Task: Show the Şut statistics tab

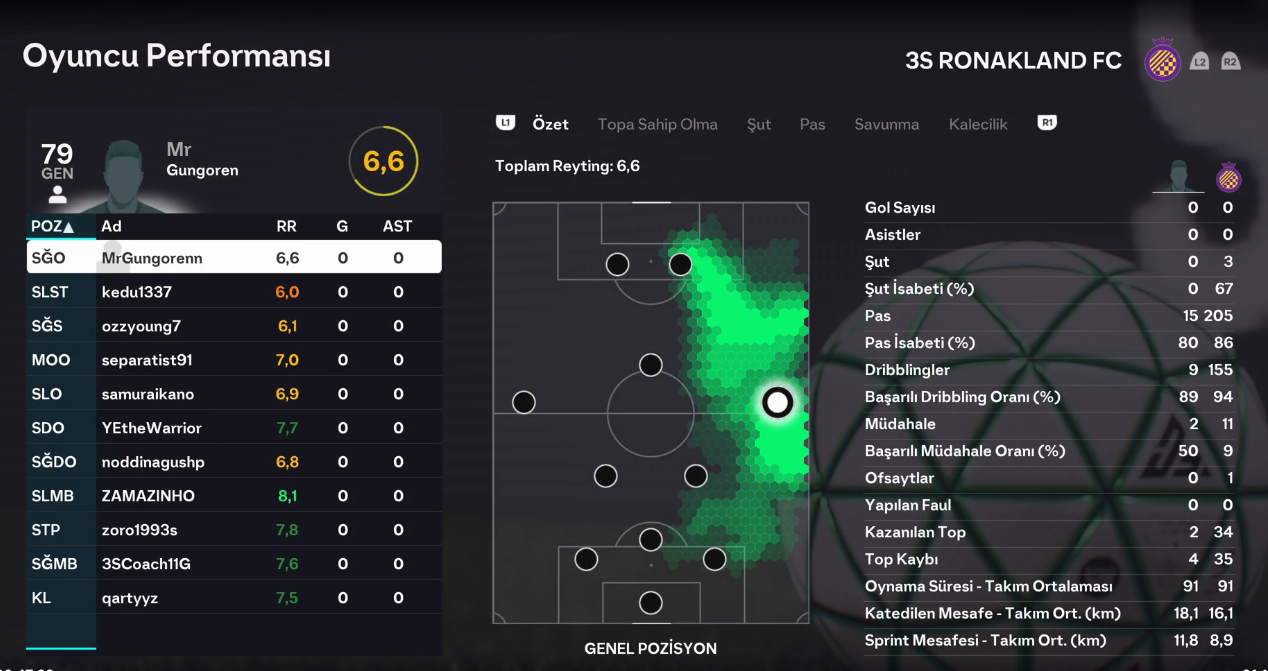Action: coord(759,125)
